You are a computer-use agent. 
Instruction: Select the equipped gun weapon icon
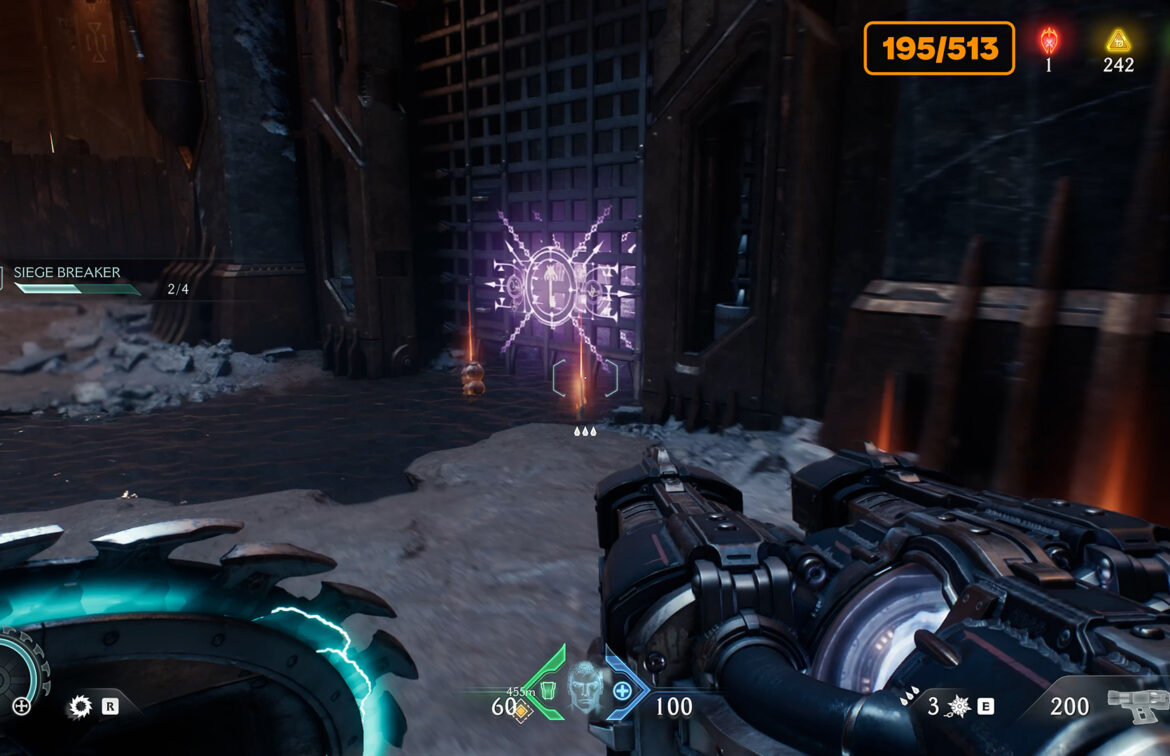pos(1137,706)
